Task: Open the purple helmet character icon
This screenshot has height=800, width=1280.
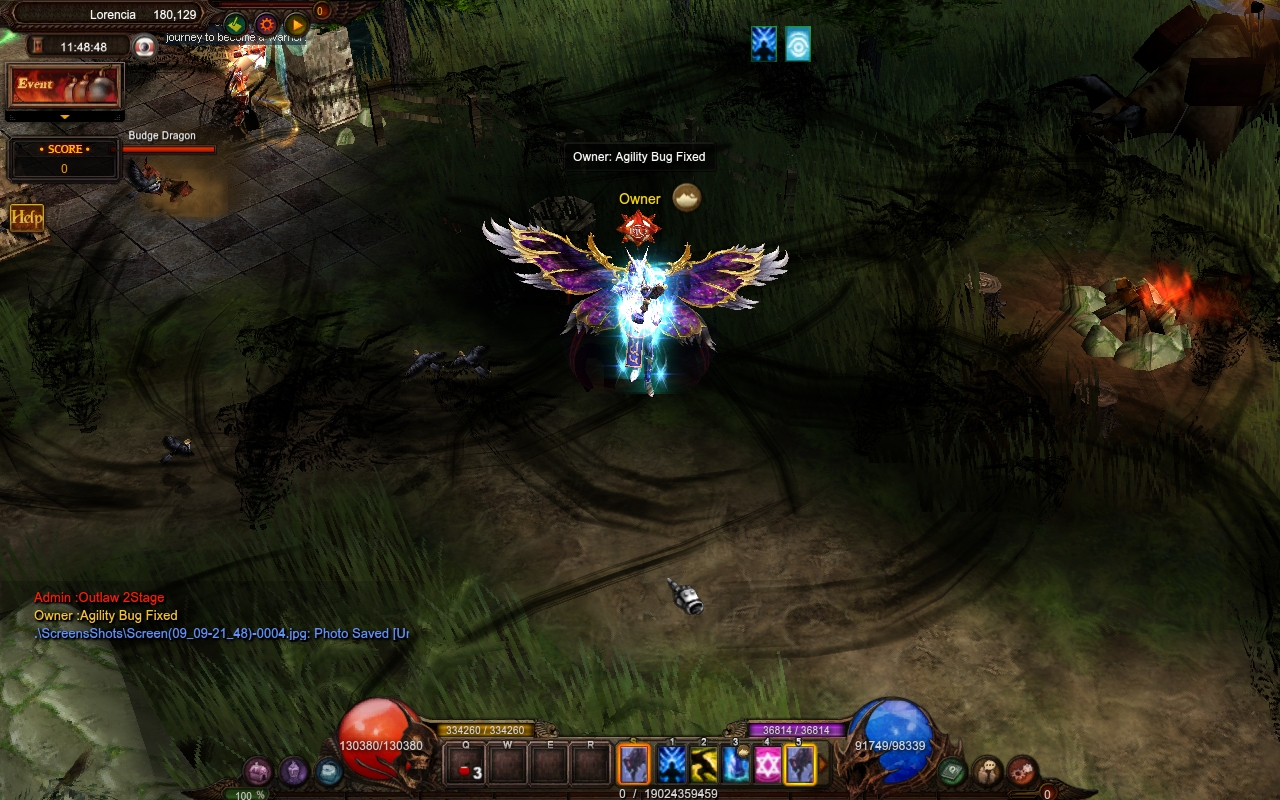Action: (293, 771)
